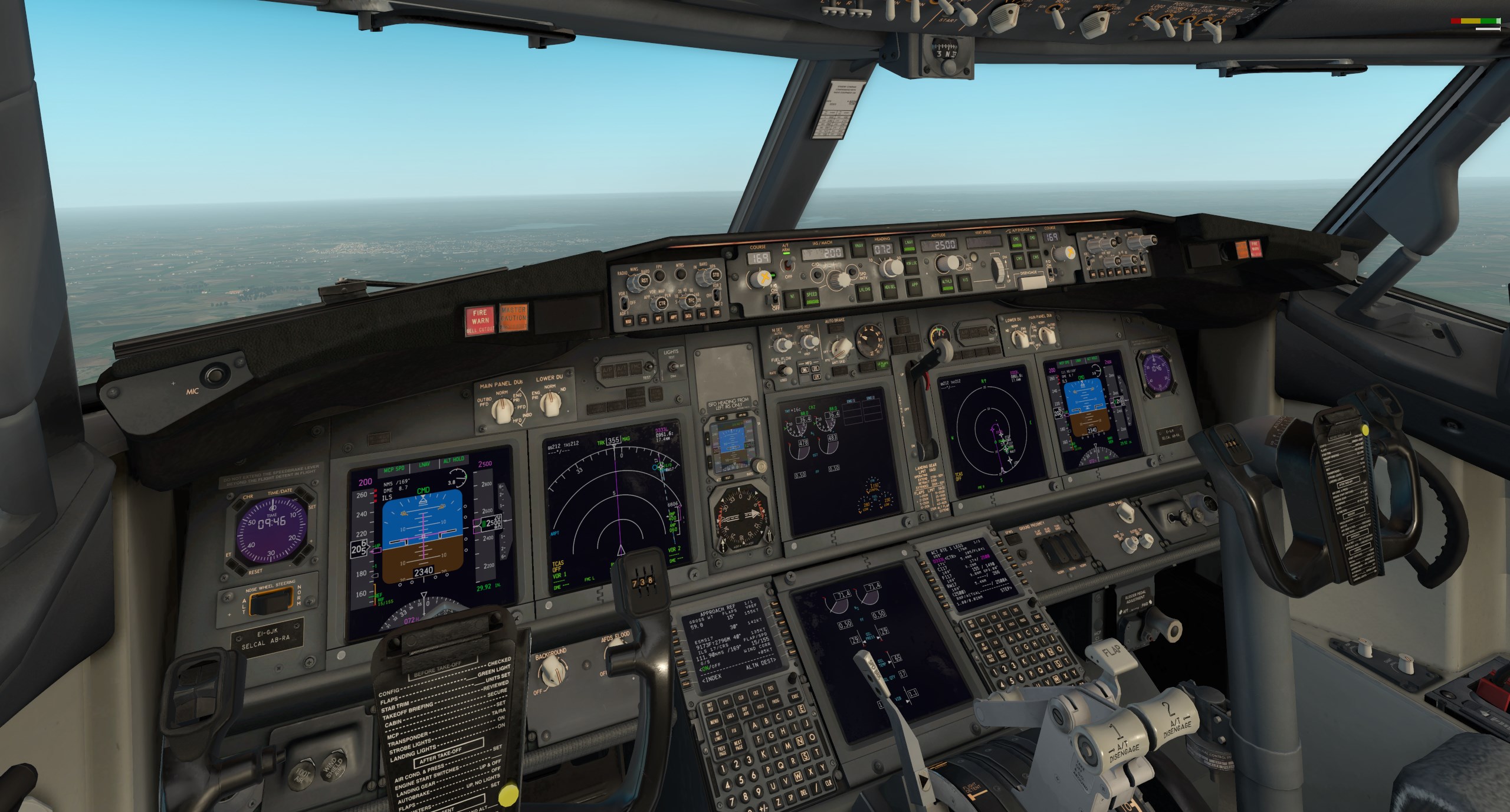Enable the TERR button on captain's EFIS panel
This screenshot has height=812, width=1510.
717,313
